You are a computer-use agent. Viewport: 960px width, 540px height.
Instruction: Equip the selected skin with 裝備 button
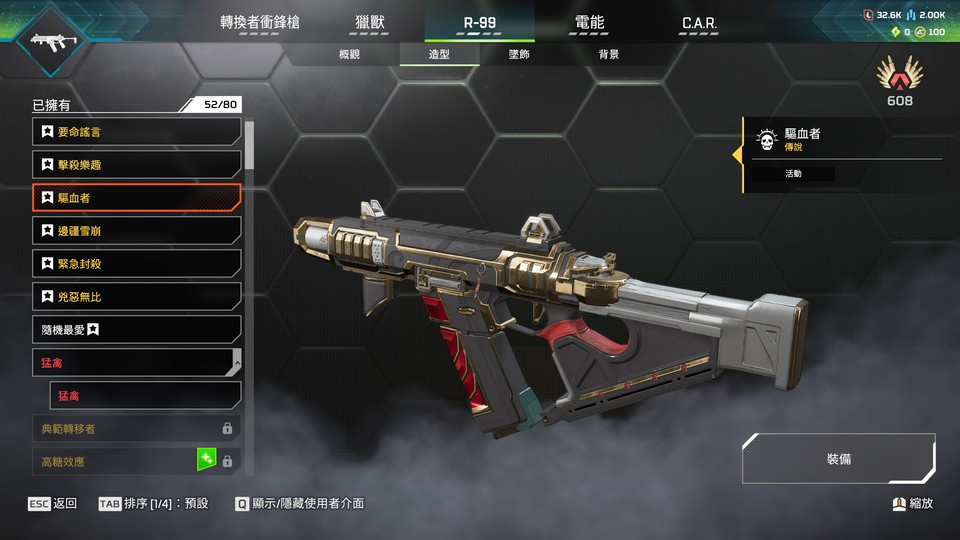(x=838, y=459)
